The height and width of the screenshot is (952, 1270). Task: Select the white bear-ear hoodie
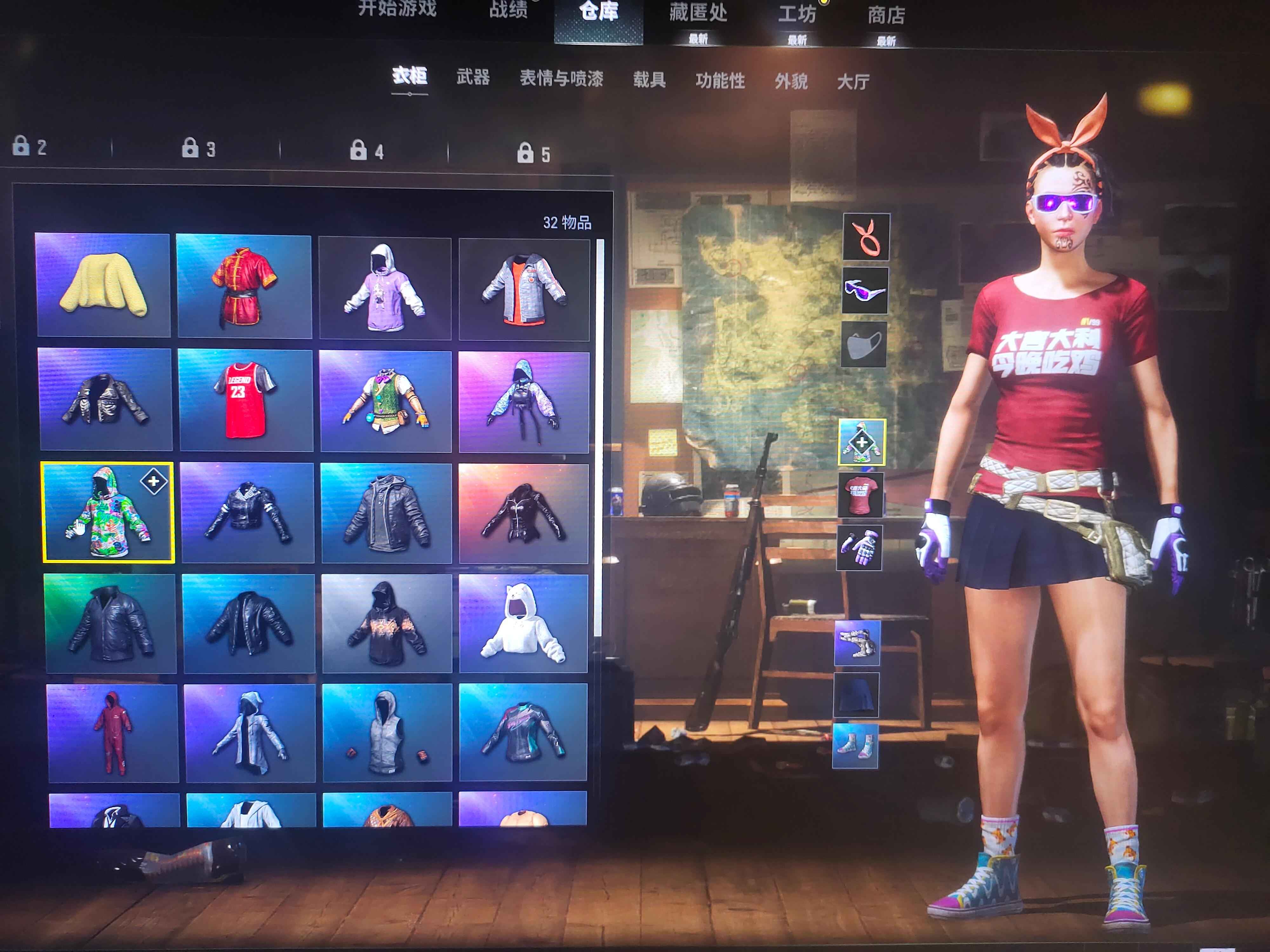tap(523, 623)
